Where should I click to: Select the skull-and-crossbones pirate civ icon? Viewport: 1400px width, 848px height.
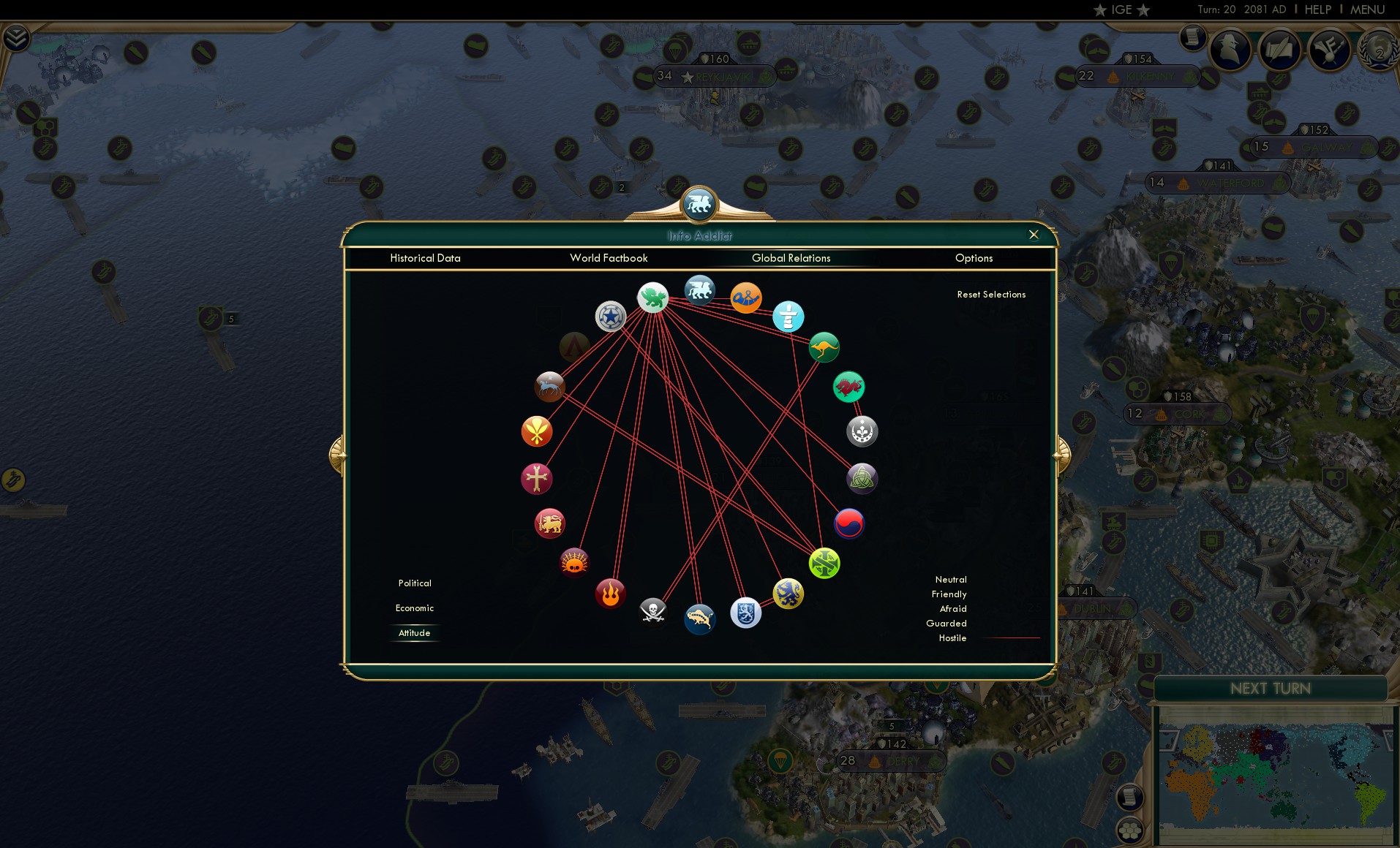(651, 610)
